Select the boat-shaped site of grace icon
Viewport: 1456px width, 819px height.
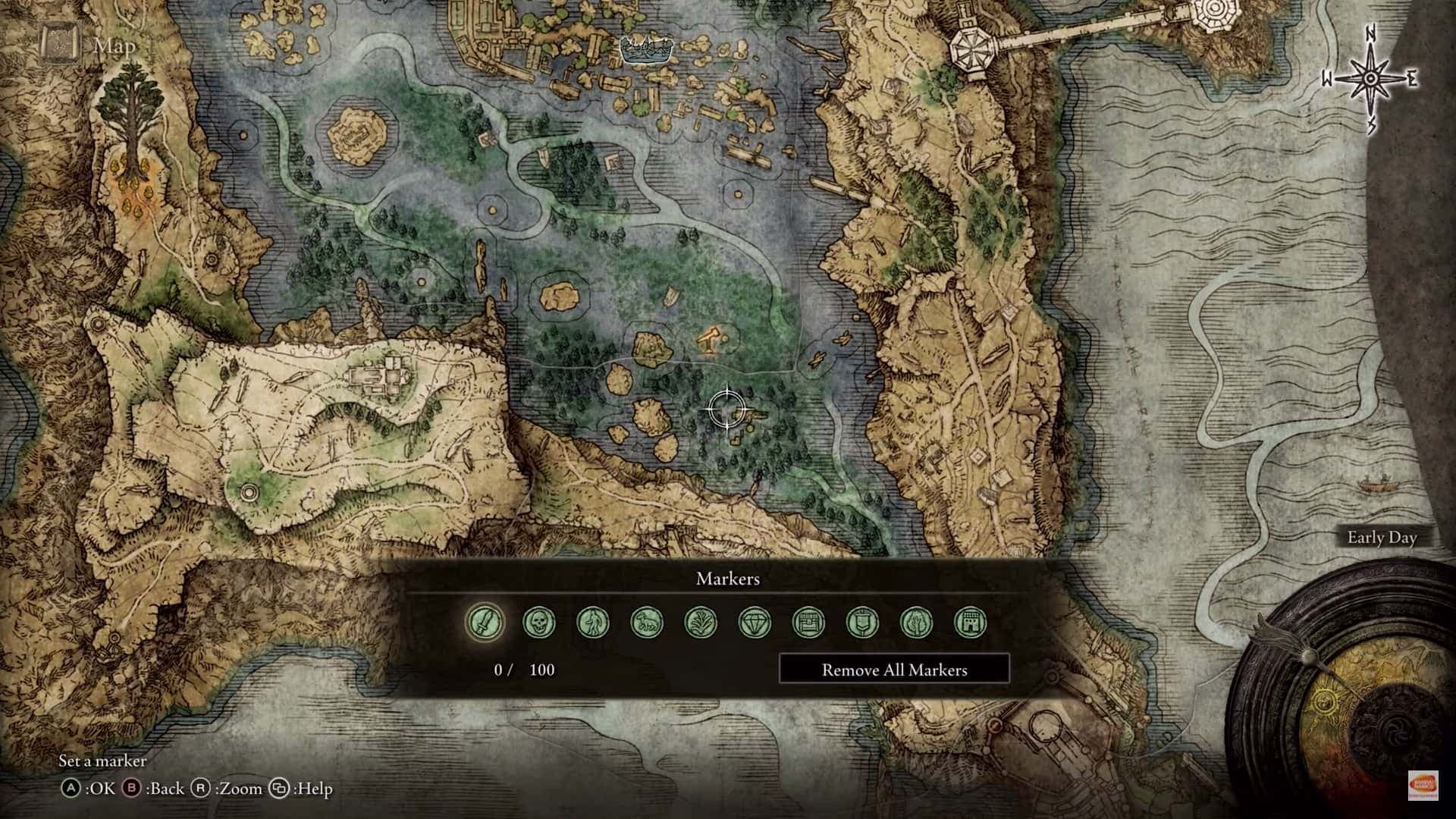(647, 50)
